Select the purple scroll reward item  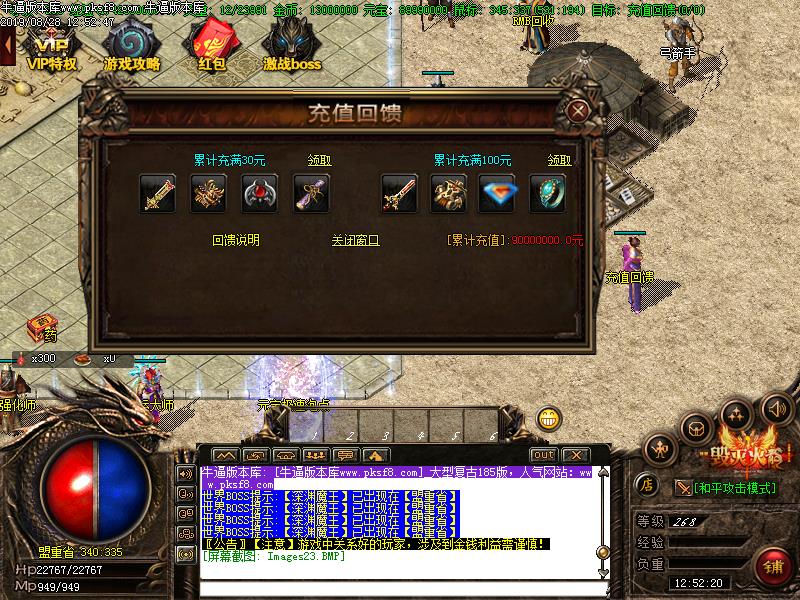(312, 194)
